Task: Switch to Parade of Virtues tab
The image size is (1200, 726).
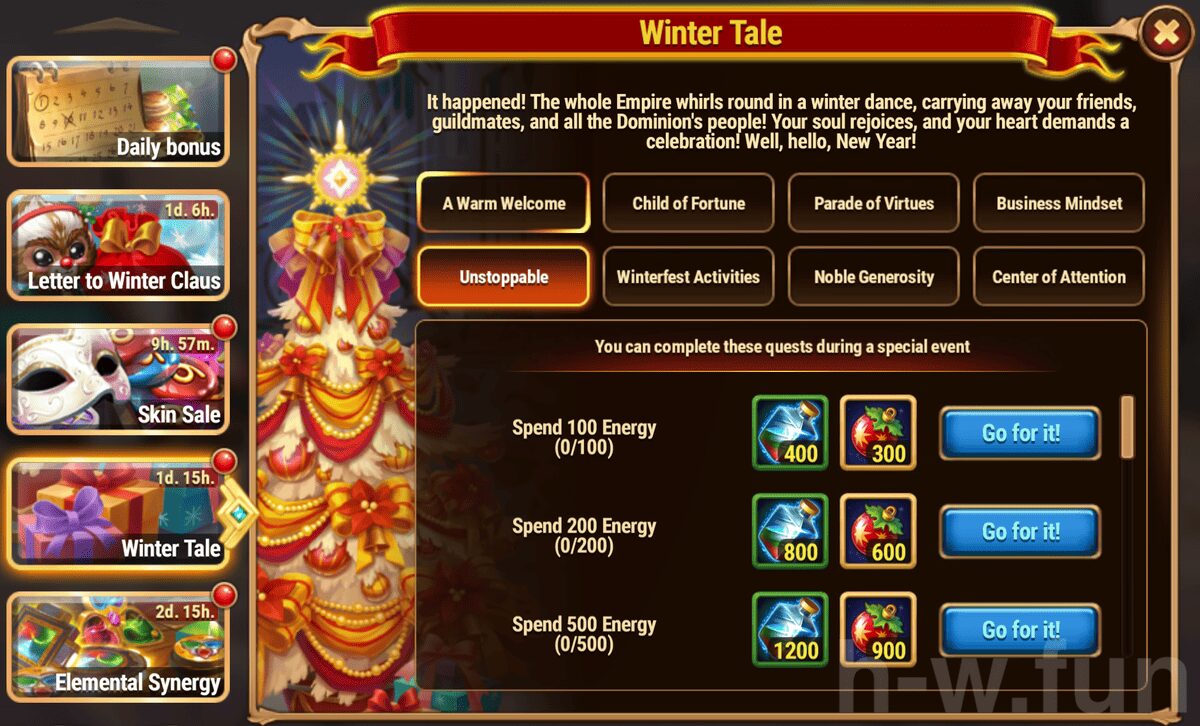Action: coord(874,203)
